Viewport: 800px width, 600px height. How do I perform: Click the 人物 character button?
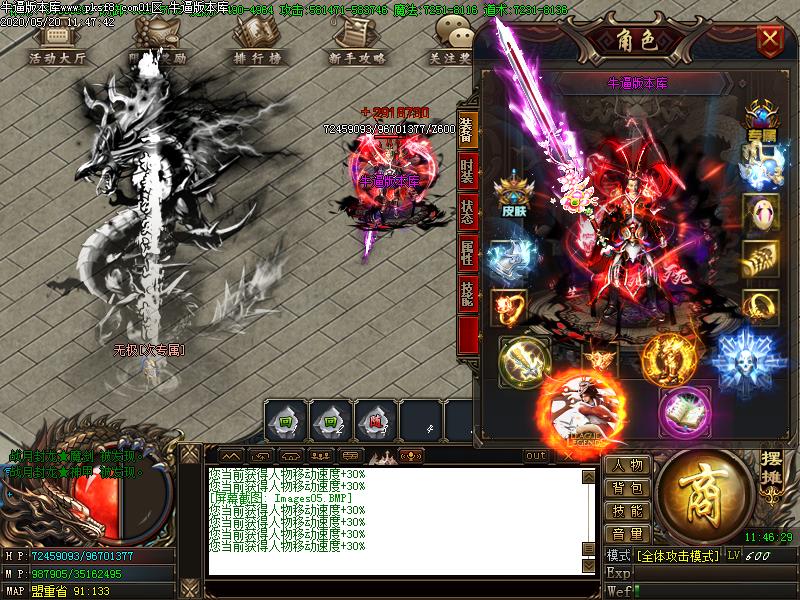[628, 466]
